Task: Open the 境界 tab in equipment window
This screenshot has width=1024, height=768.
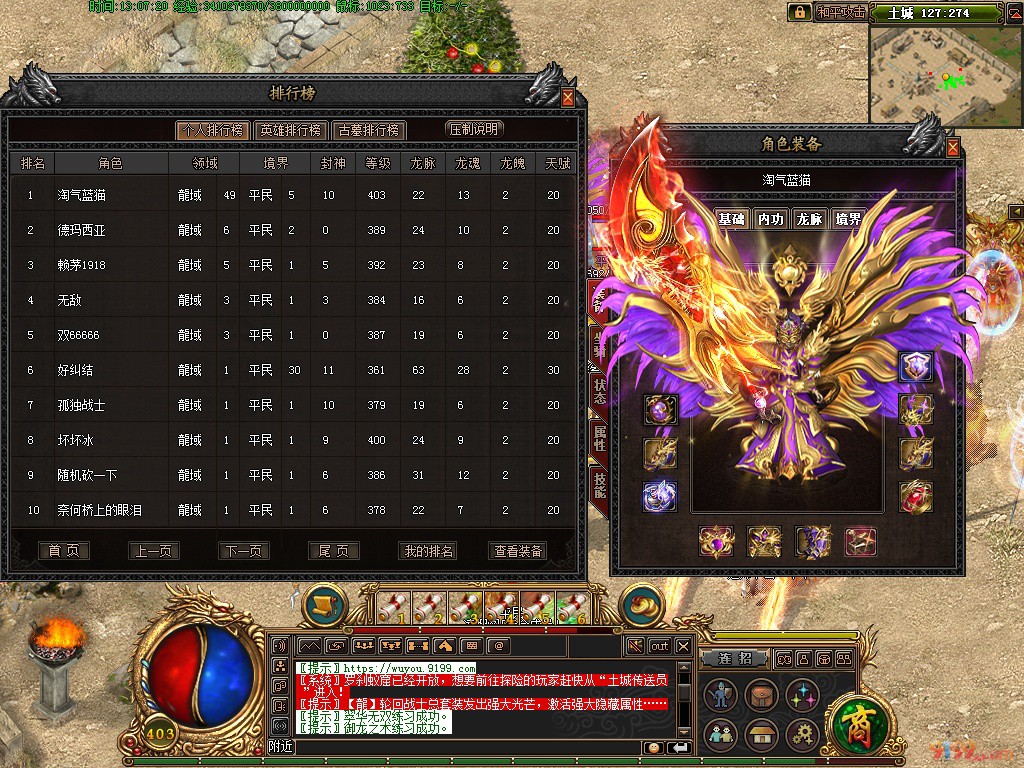Action: (847, 219)
